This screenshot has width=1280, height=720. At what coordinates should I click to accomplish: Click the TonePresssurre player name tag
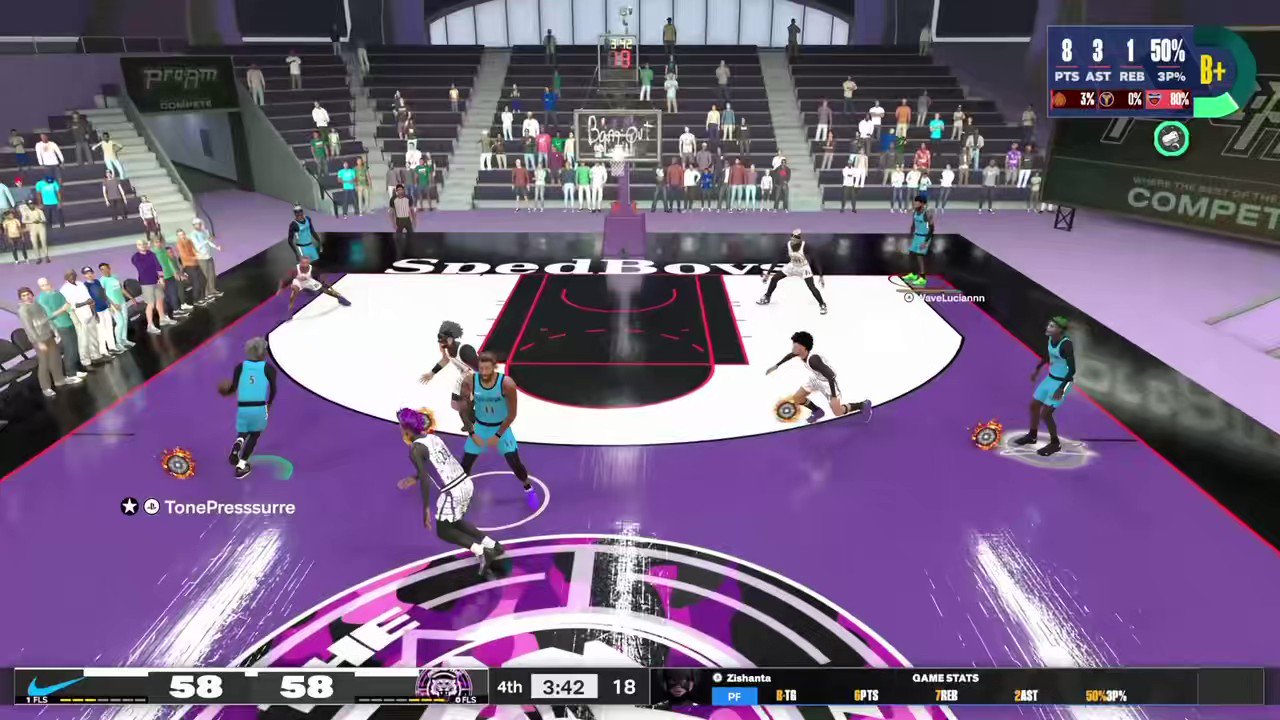tap(229, 507)
